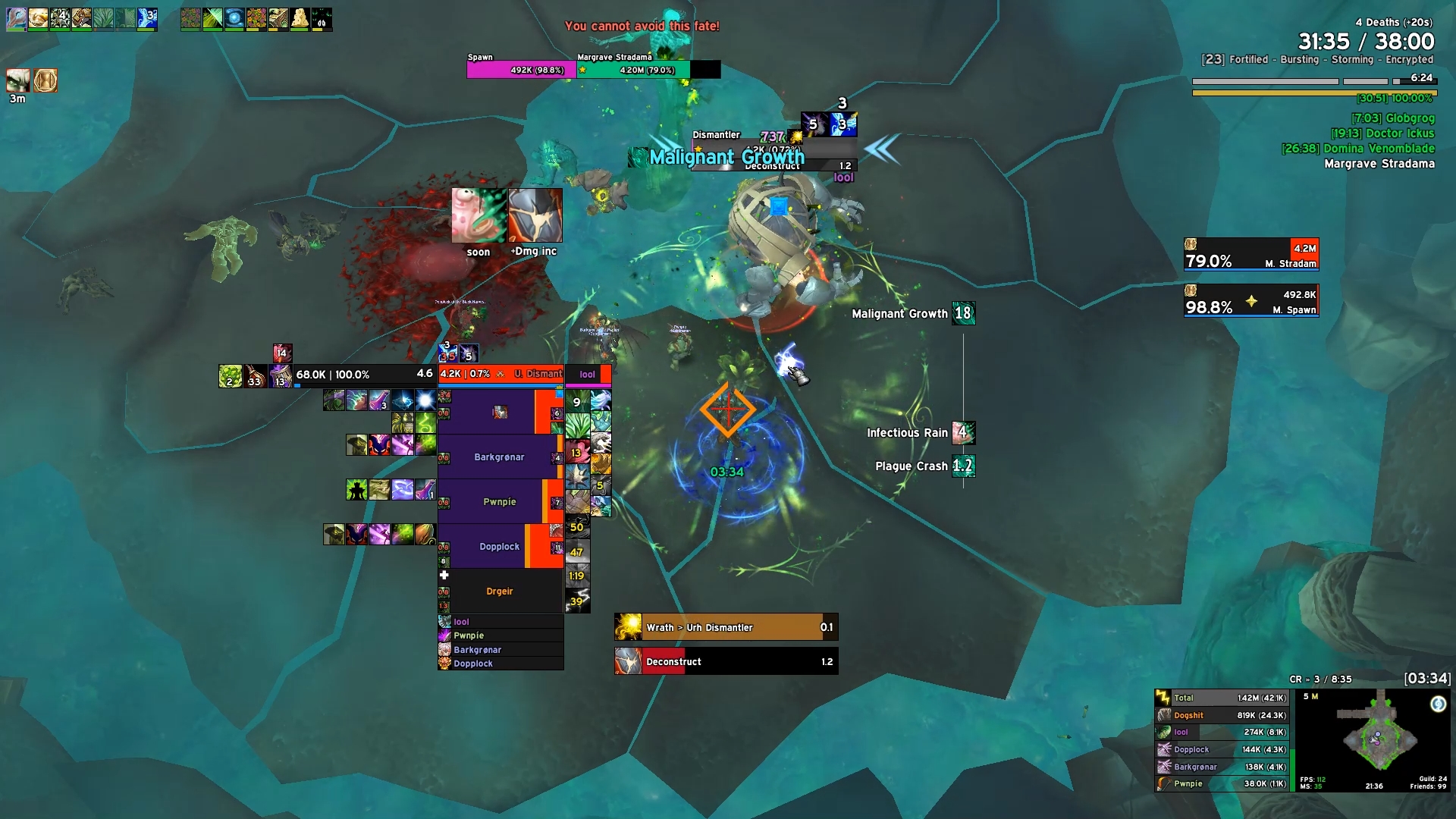Target the Margrave Stradama nameplate bar
Screen dimensions: 1456x819
[633, 70]
